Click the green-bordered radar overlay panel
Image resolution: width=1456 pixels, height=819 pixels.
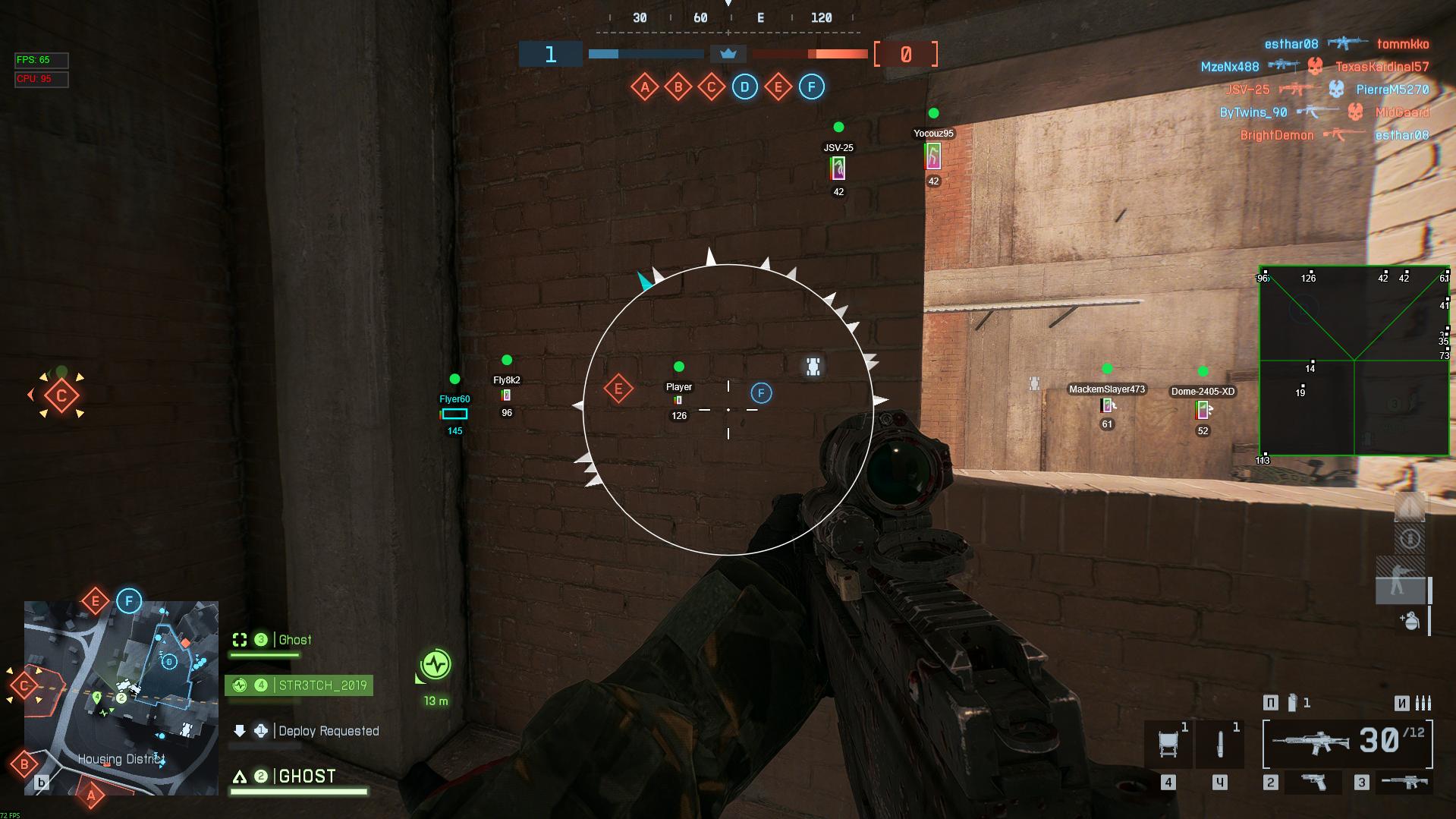click(x=1354, y=361)
